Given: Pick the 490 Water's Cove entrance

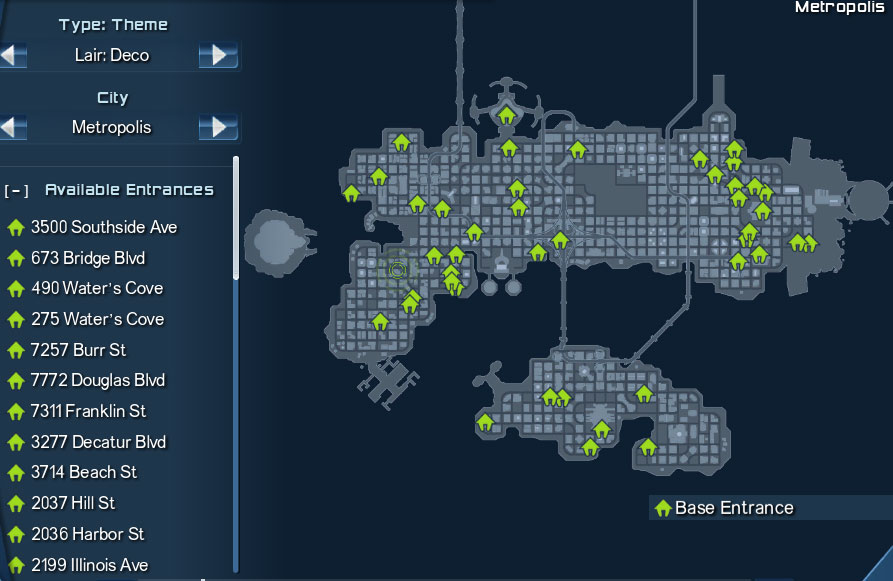Looking at the screenshot, I should point(96,288).
